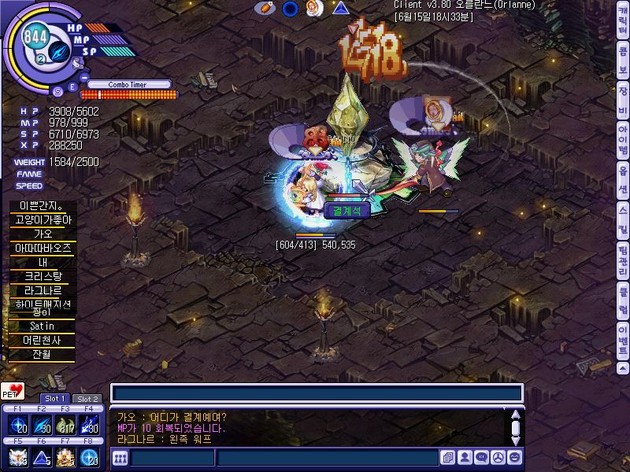This screenshot has height=472, width=630.
Task: Open the chat mode grid button
Action: pyautogui.click(x=120, y=457)
